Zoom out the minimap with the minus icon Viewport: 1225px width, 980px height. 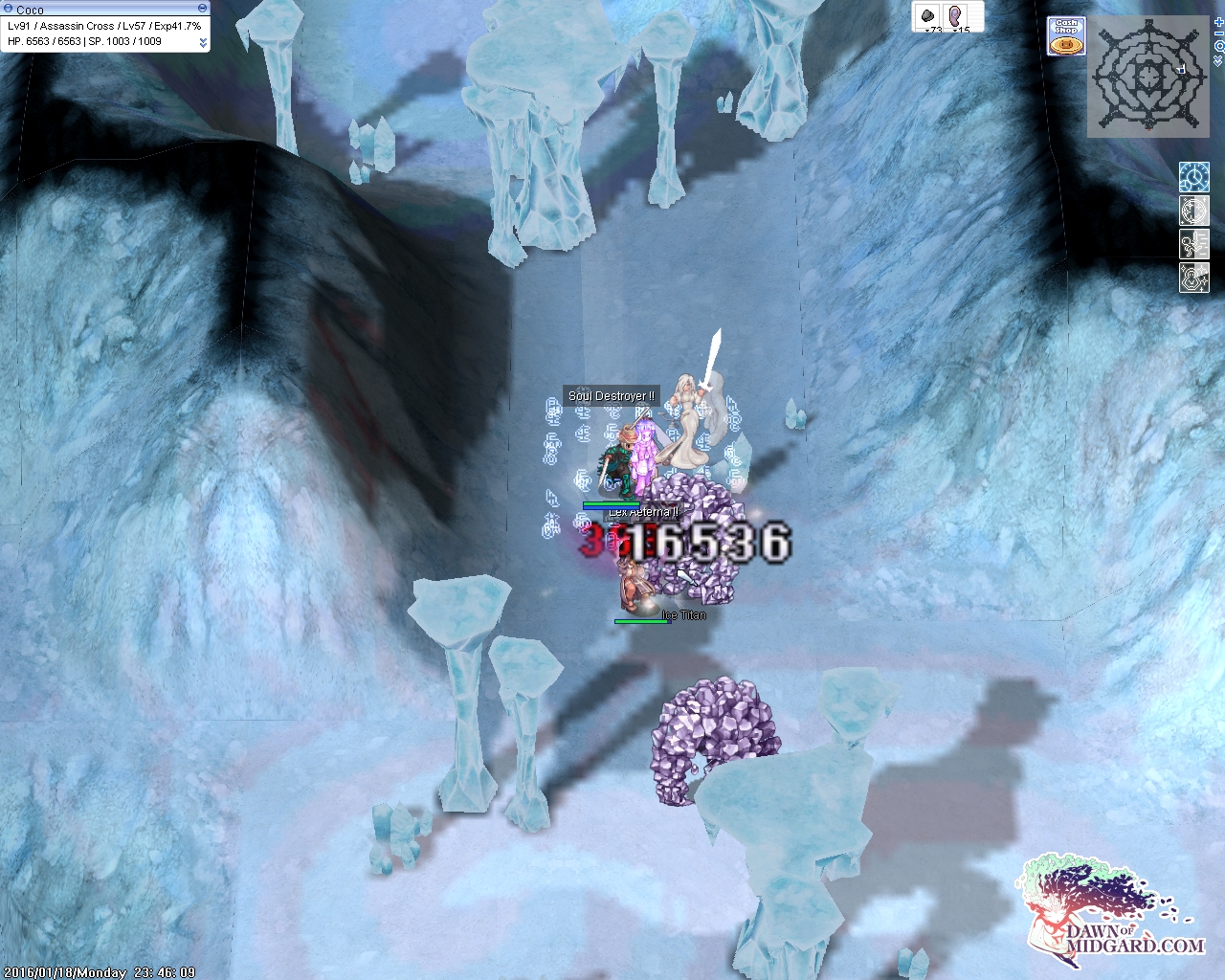point(1219,34)
